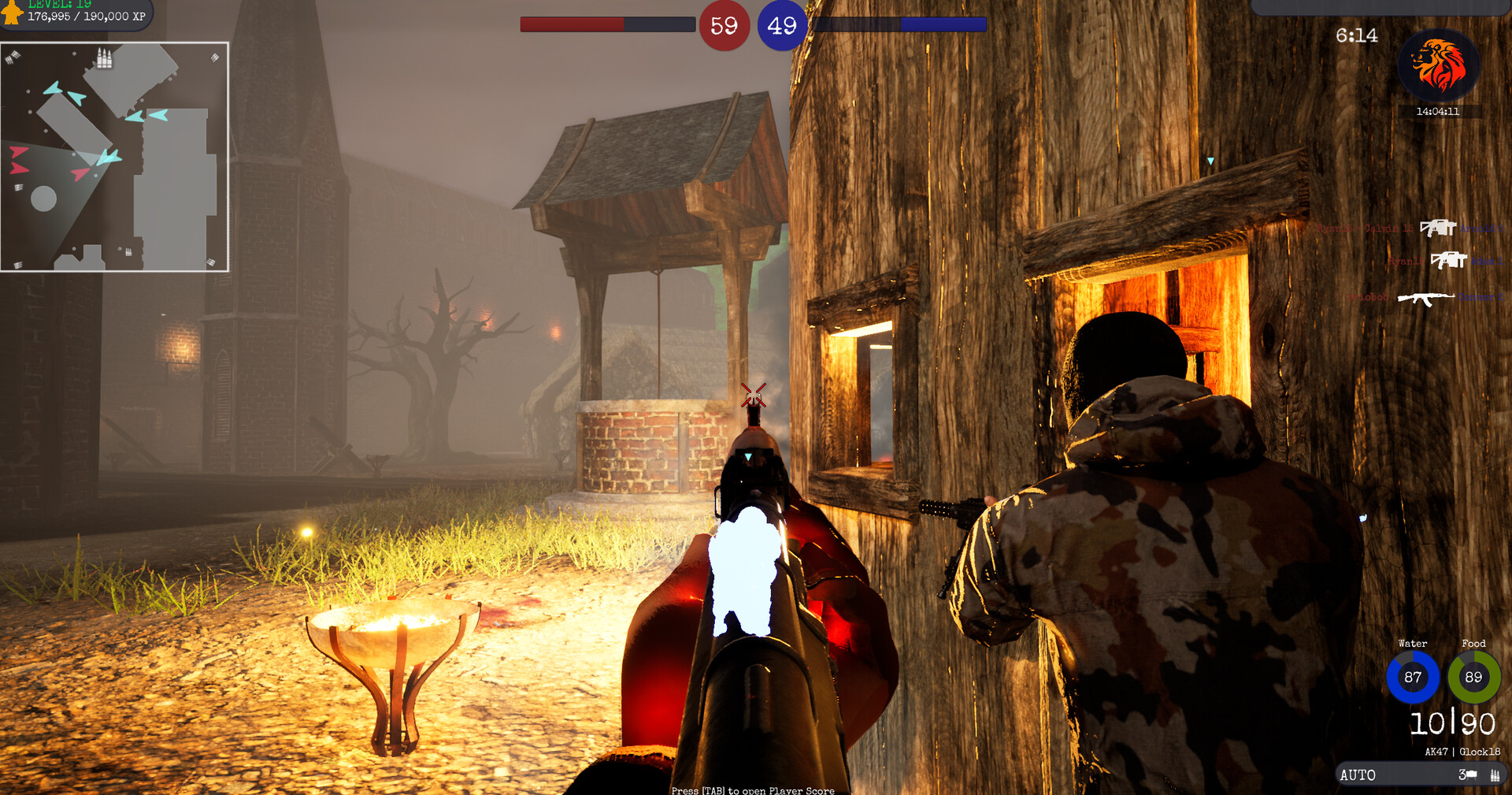Click the match timer showing 6:14
Image resolution: width=1512 pixels, height=795 pixels.
(x=1356, y=35)
